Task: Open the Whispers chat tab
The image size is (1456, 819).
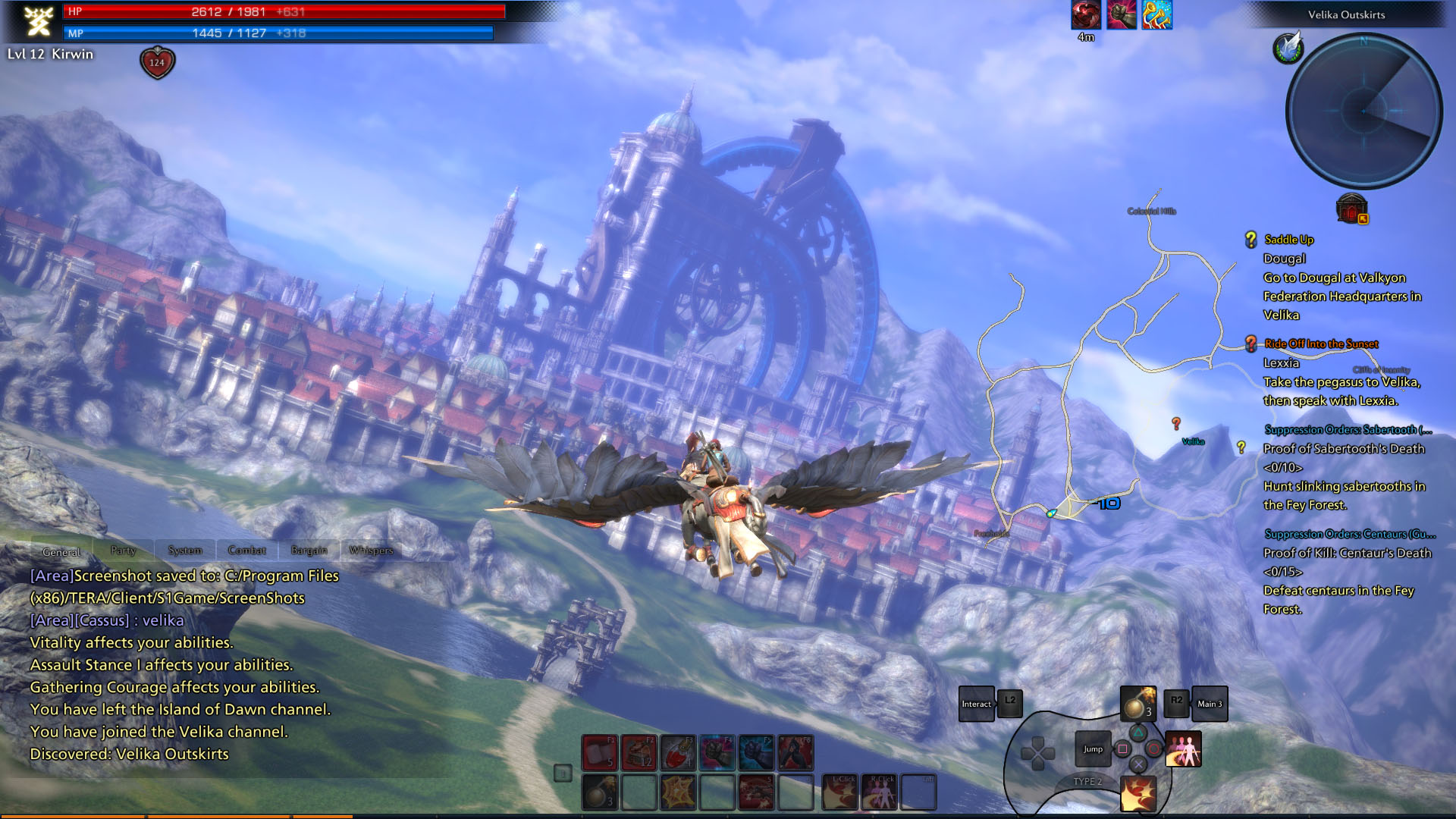Action: coord(371,551)
